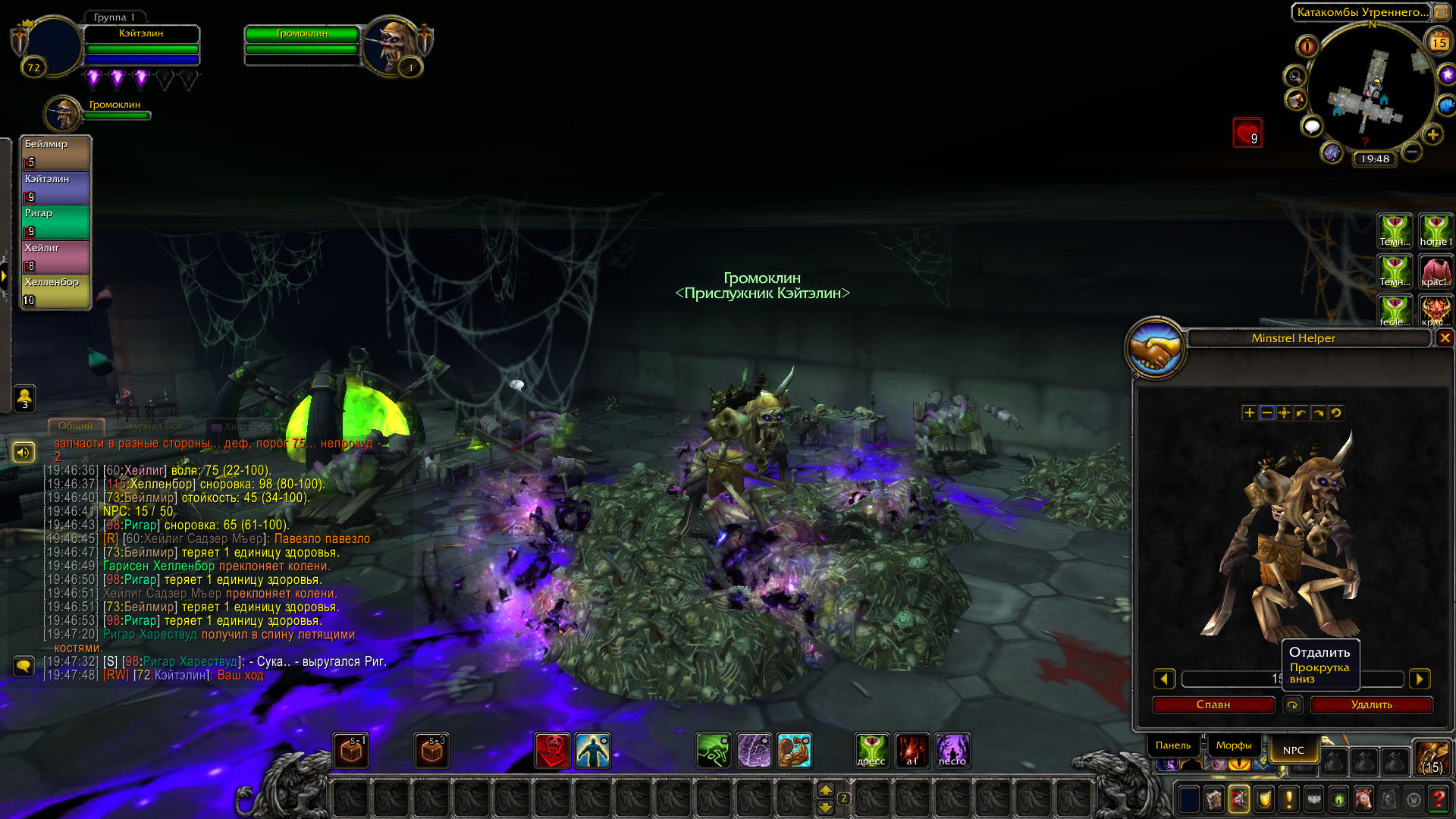The height and width of the screenshot is (819, 1456).
Task: Open the red question mark help menu
Action: pos(1438,799)
